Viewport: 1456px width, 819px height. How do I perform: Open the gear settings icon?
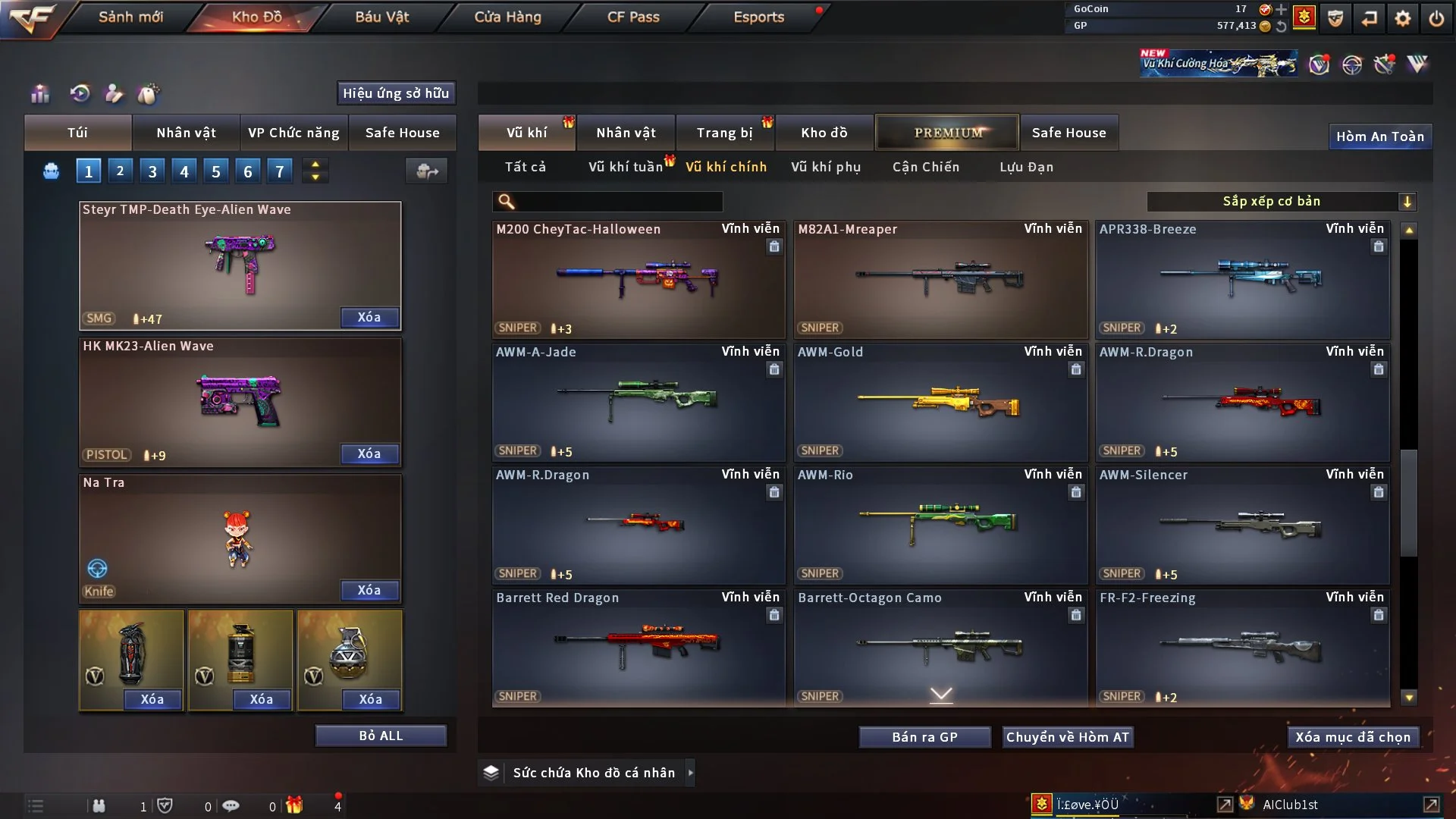1403,17
